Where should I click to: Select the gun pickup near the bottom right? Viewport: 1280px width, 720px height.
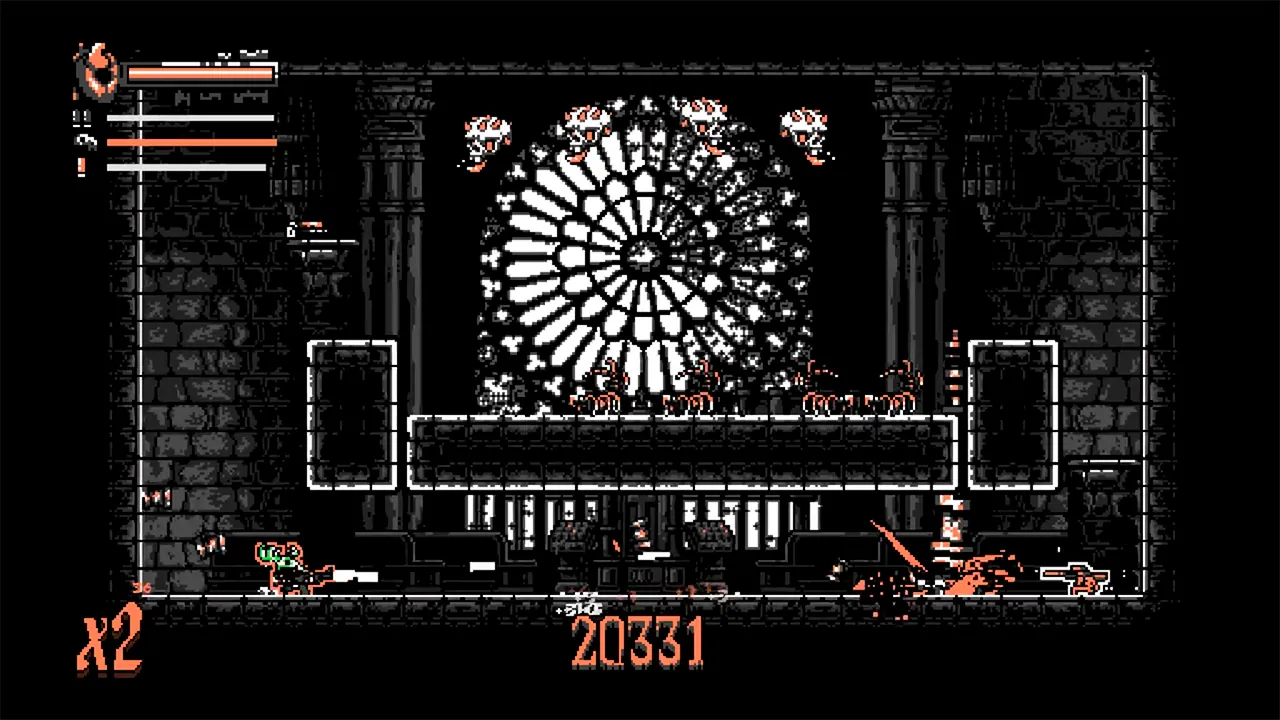pyautogui.click(x=1080, y=578)
